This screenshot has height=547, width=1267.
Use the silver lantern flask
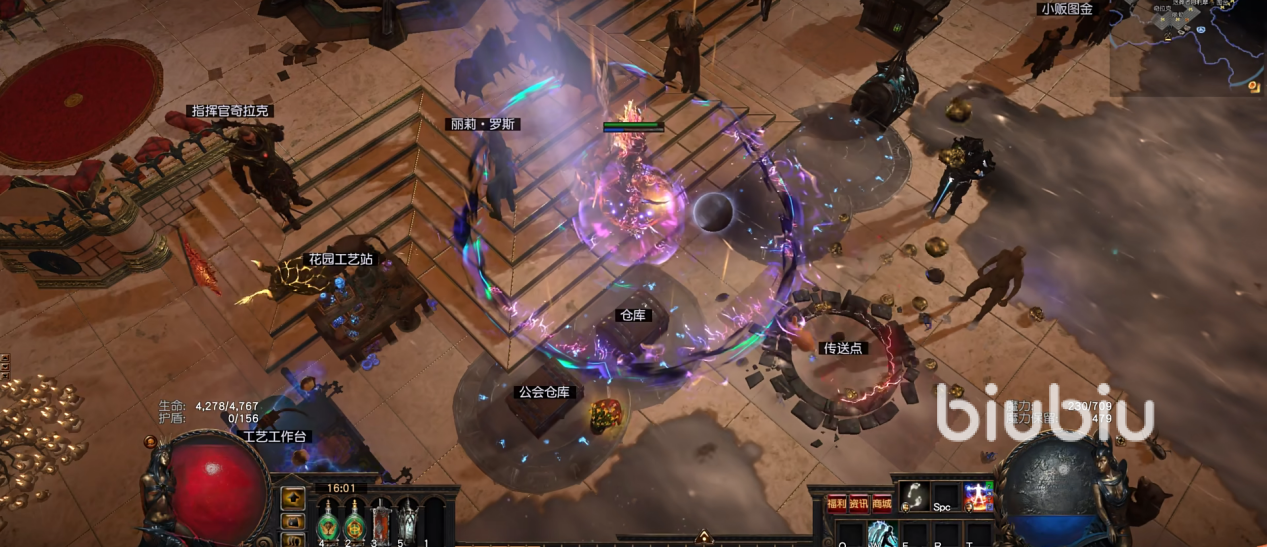coord(407,520)
